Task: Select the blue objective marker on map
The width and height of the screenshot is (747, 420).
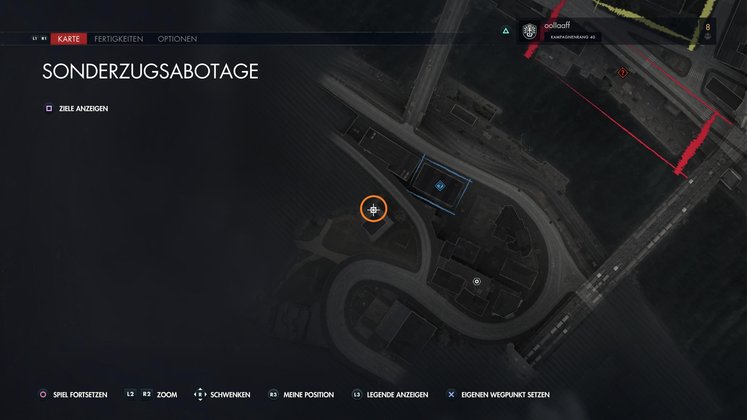Action: coord(440,184)
